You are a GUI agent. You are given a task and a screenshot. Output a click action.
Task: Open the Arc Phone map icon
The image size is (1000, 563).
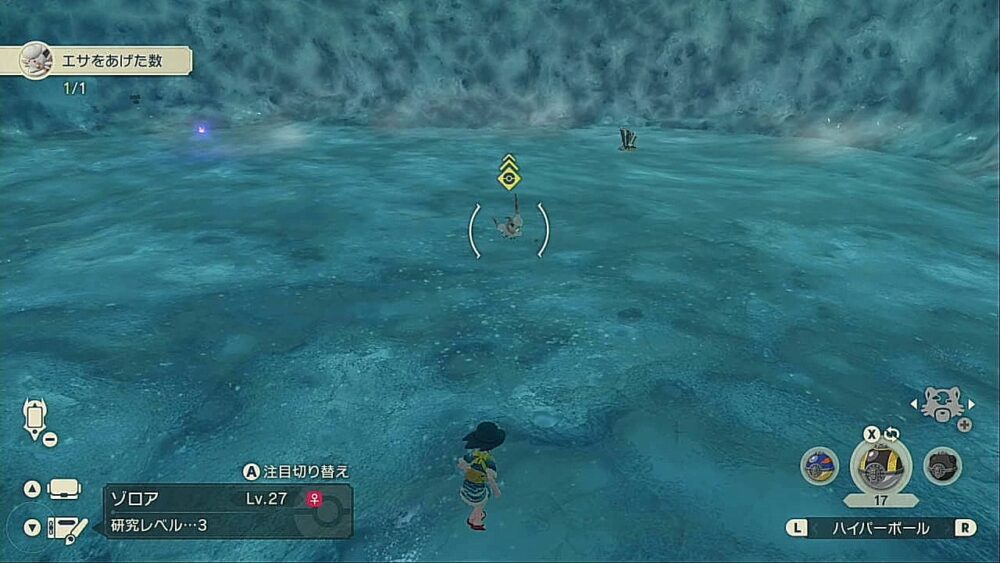(35, 416)
